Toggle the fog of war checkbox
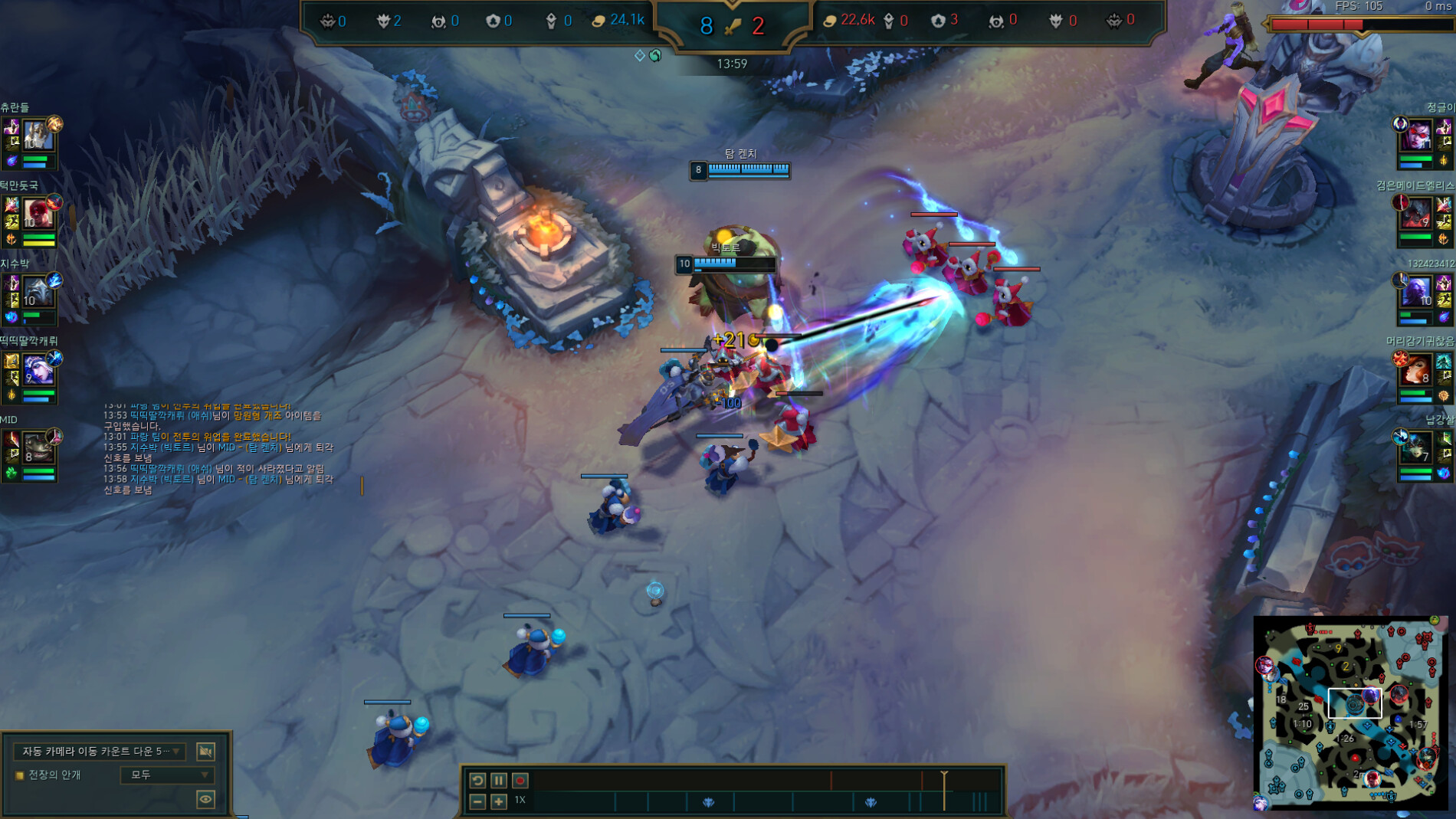This screenshot has width=1456, height=819. pos(20,775)
